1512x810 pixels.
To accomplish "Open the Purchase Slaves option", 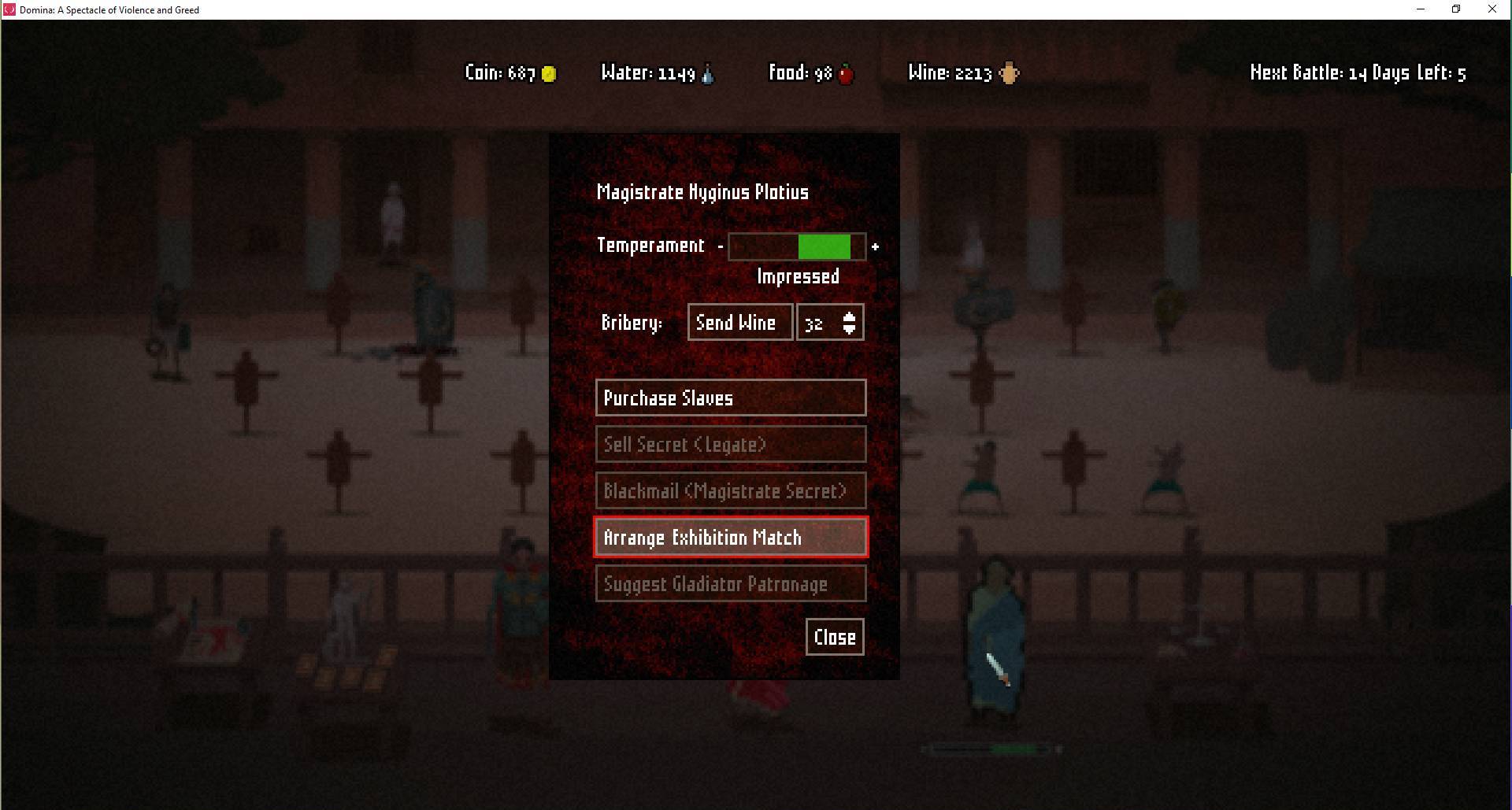I will tap(730, 398).
